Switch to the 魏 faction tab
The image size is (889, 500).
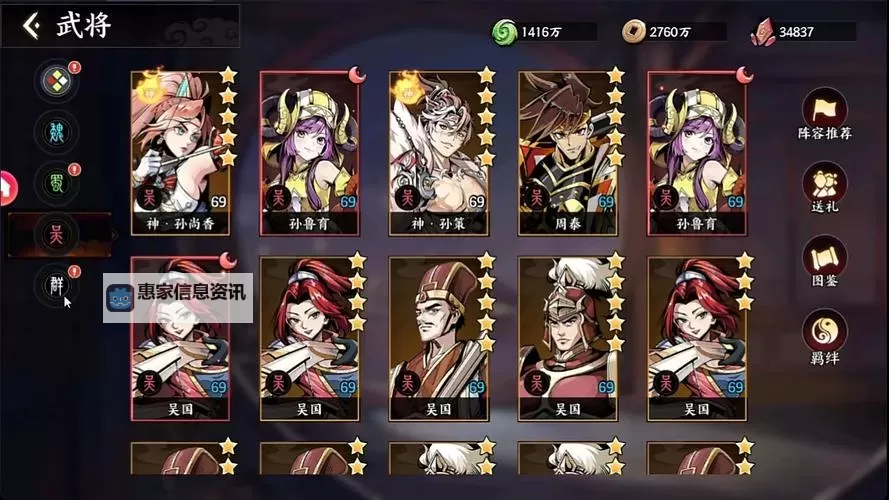pyautogui.click(x=57, y=132)
